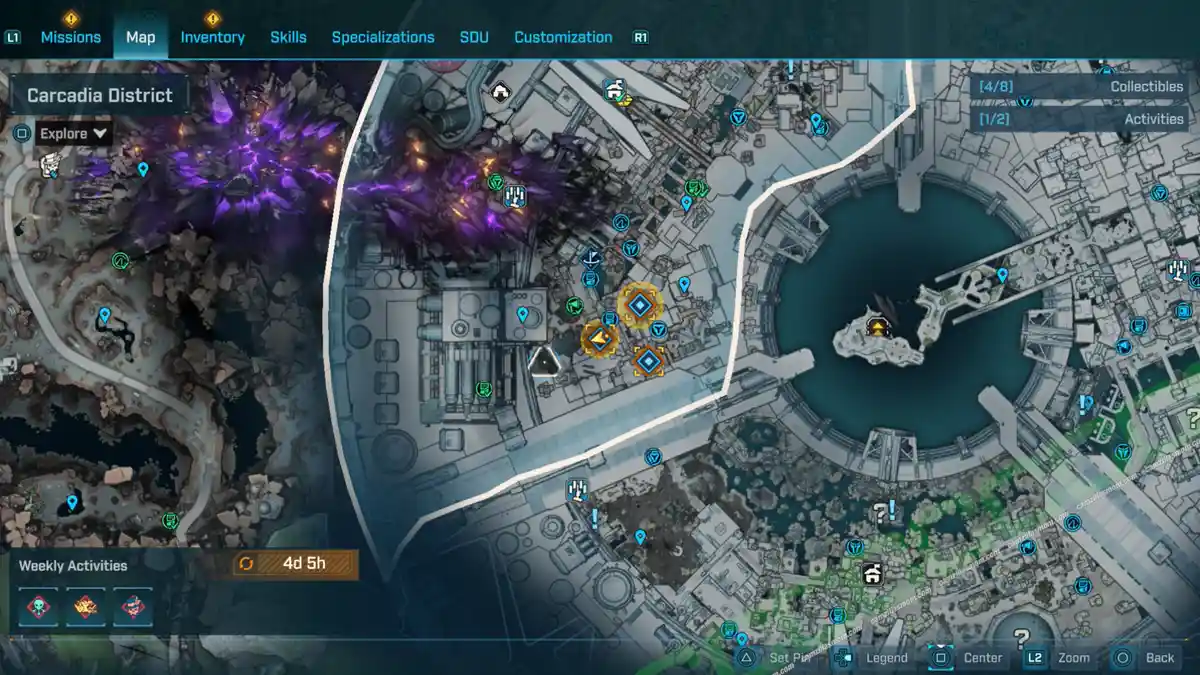Pick the blue-hat bandit weekly activity

pyautogui.click(x=132, y=606)
